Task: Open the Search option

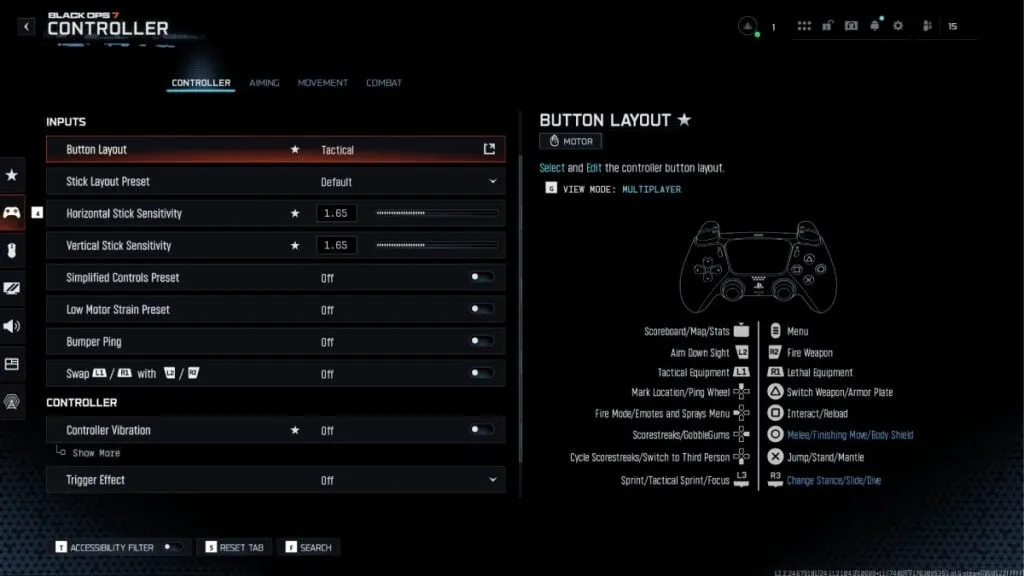Action: click(308, 547)
